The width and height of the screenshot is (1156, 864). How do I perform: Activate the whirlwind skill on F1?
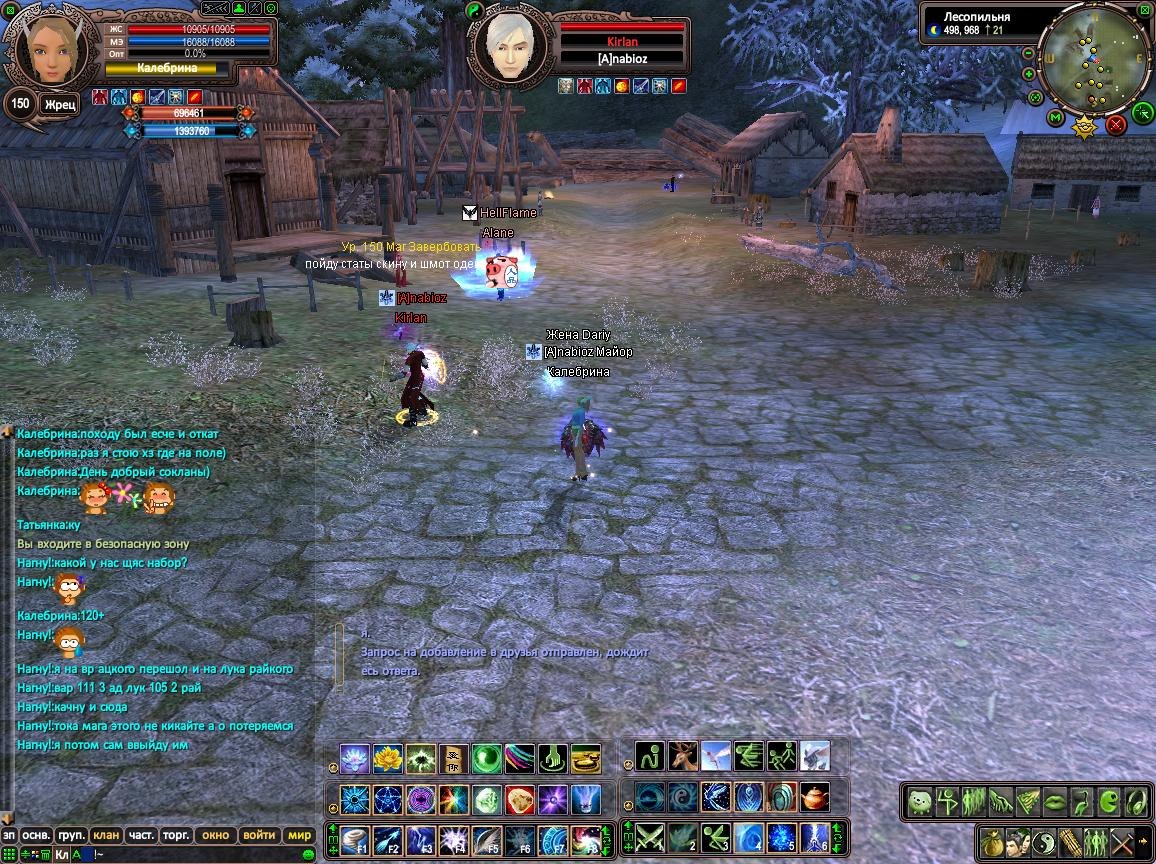pos(355,838)
